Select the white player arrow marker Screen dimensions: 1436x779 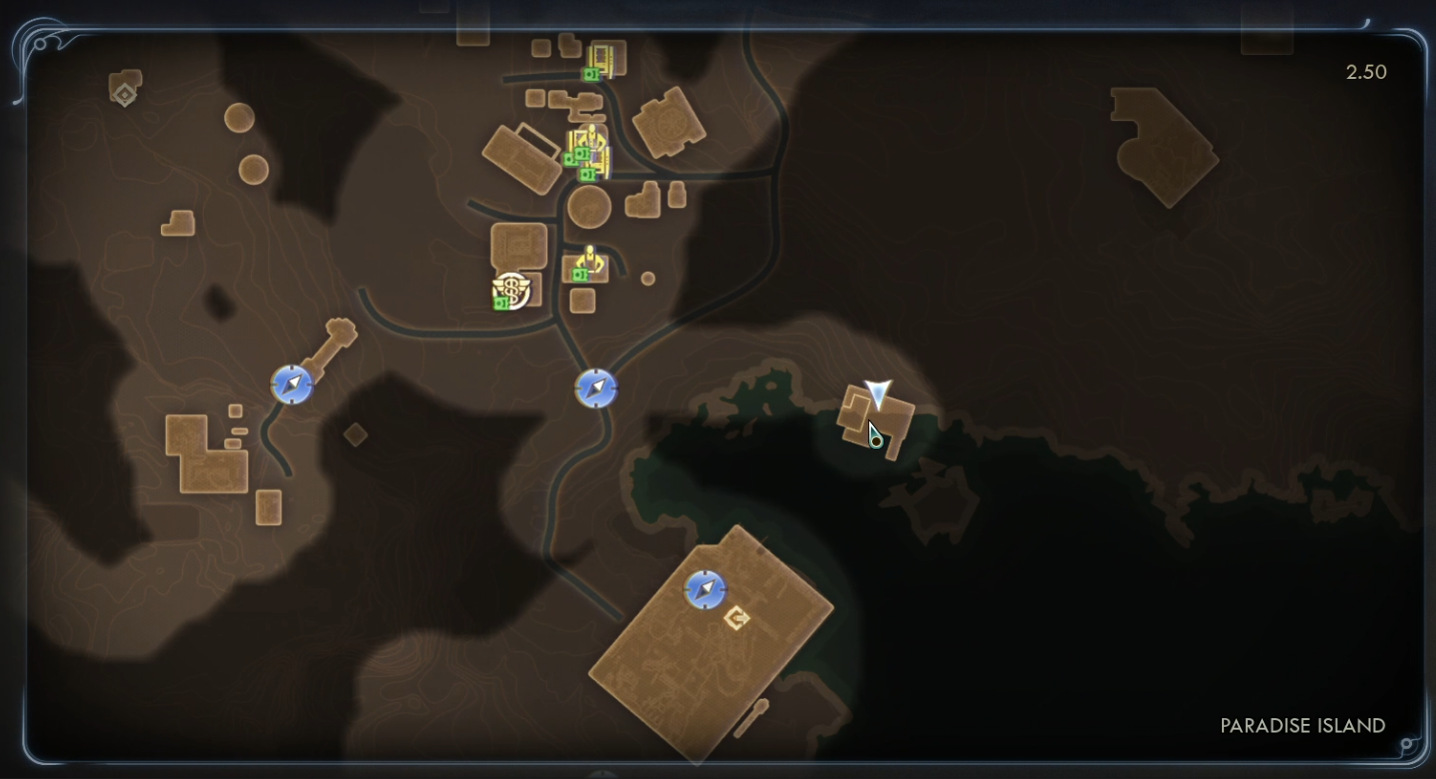click(x=878, y=393)
